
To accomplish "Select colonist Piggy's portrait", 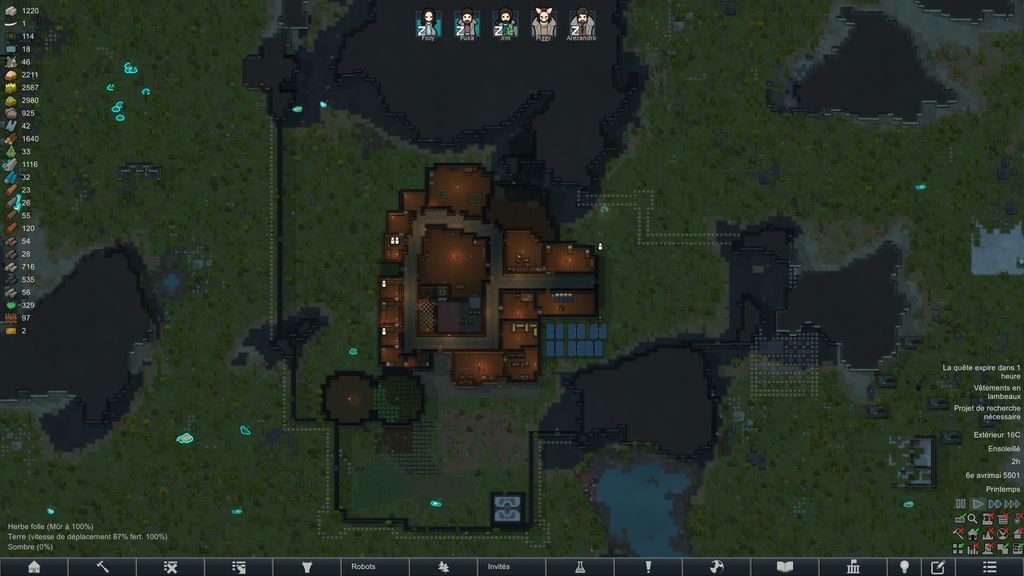I will click(542, 23).
